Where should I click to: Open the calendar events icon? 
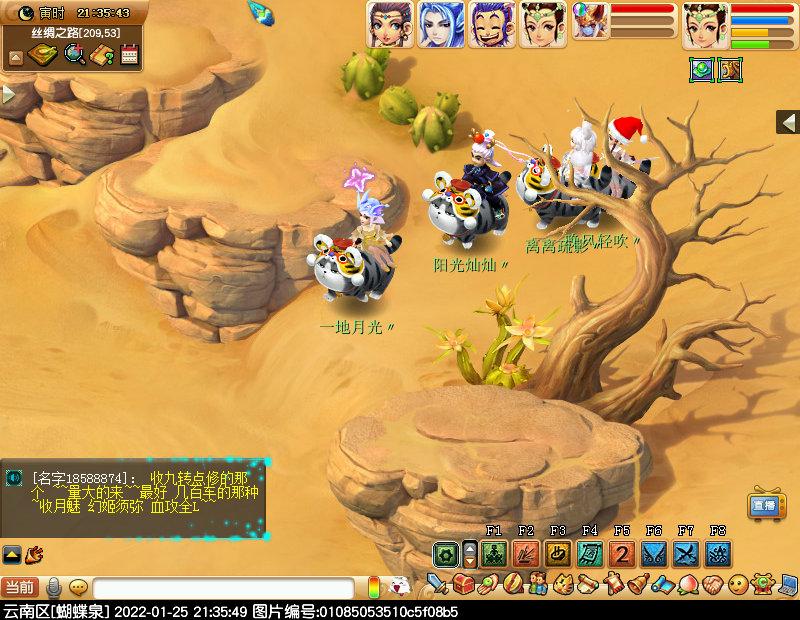128,54
